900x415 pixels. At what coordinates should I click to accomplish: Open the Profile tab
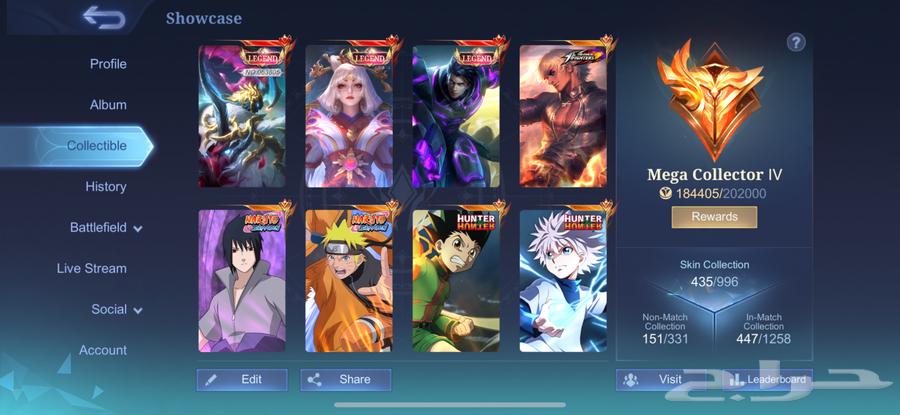(x=108, y=64)
